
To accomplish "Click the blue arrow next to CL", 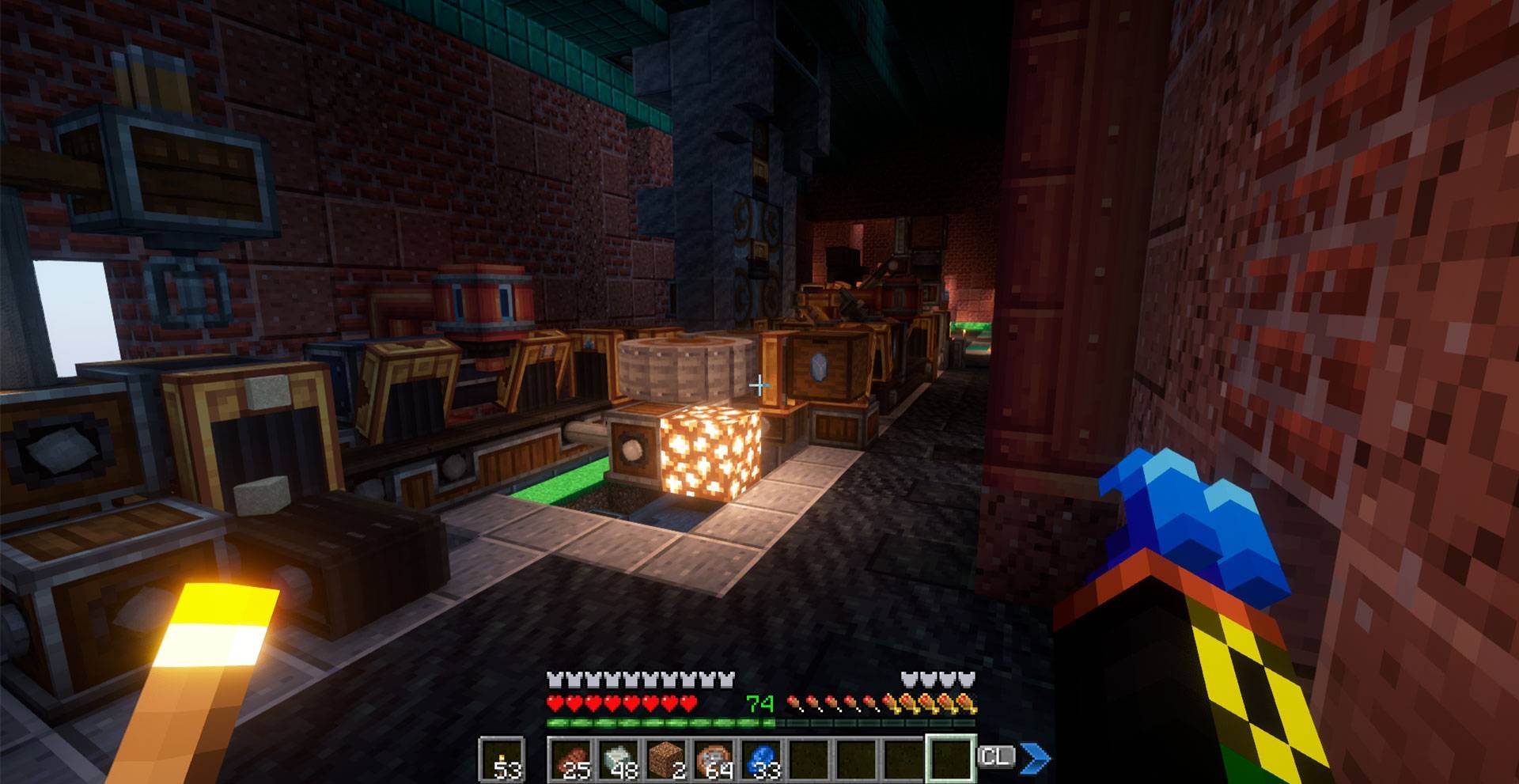I will [x=1035, y=758].
